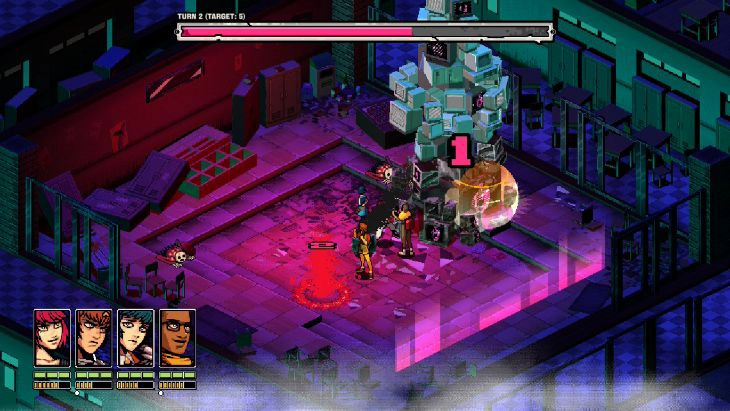Pick the teal-haired character portrait
This screenshot has height=411, width=730.
135,335
